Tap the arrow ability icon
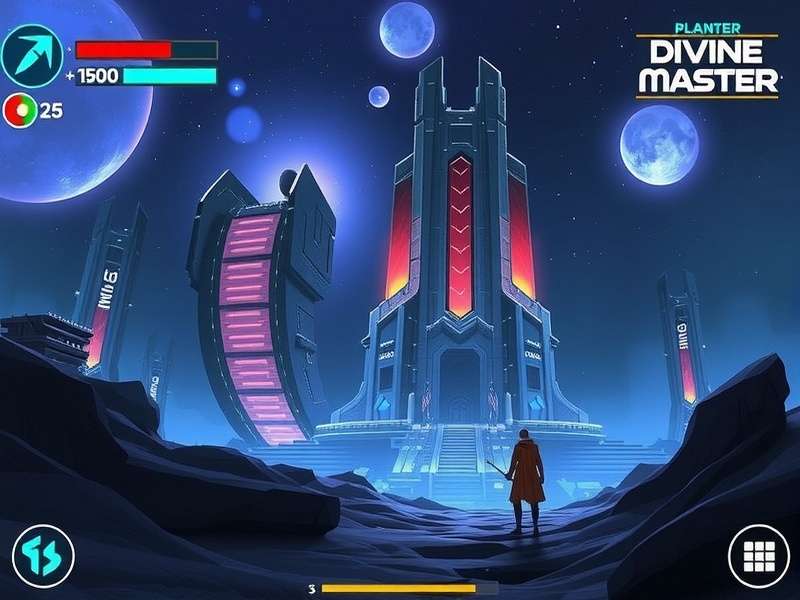Viewport: 800px width, 600px height. coord(32,55)
